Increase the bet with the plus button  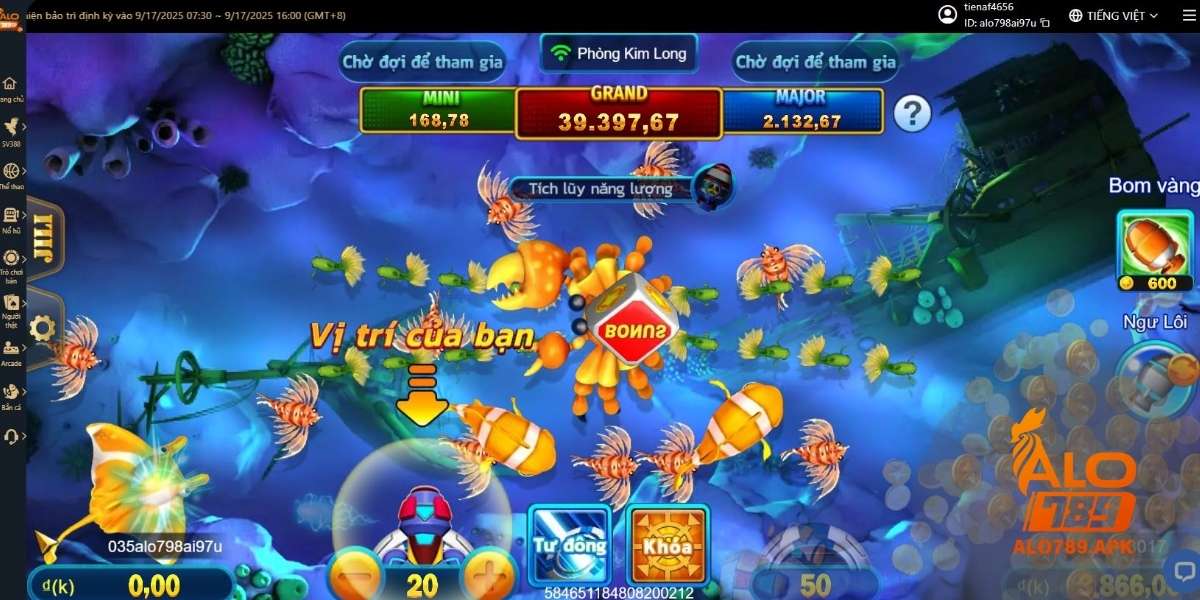point(489,578)
